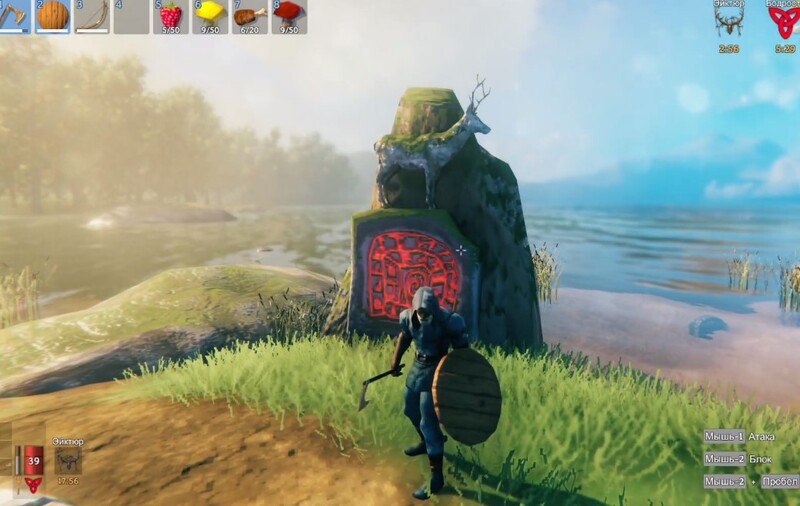Eat raspberries from the hotbar
Image resolution: width=800 pixels, height=506 pixels.
tap(171, 16)
